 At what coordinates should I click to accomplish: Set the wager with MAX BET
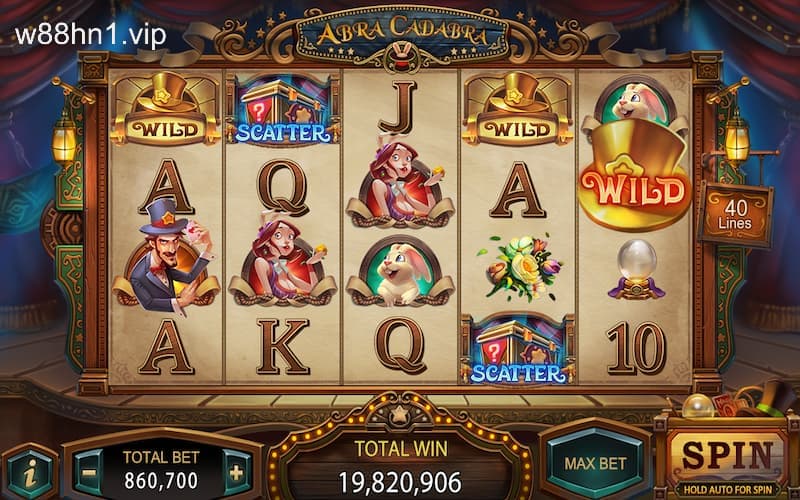tap(595, 463)
